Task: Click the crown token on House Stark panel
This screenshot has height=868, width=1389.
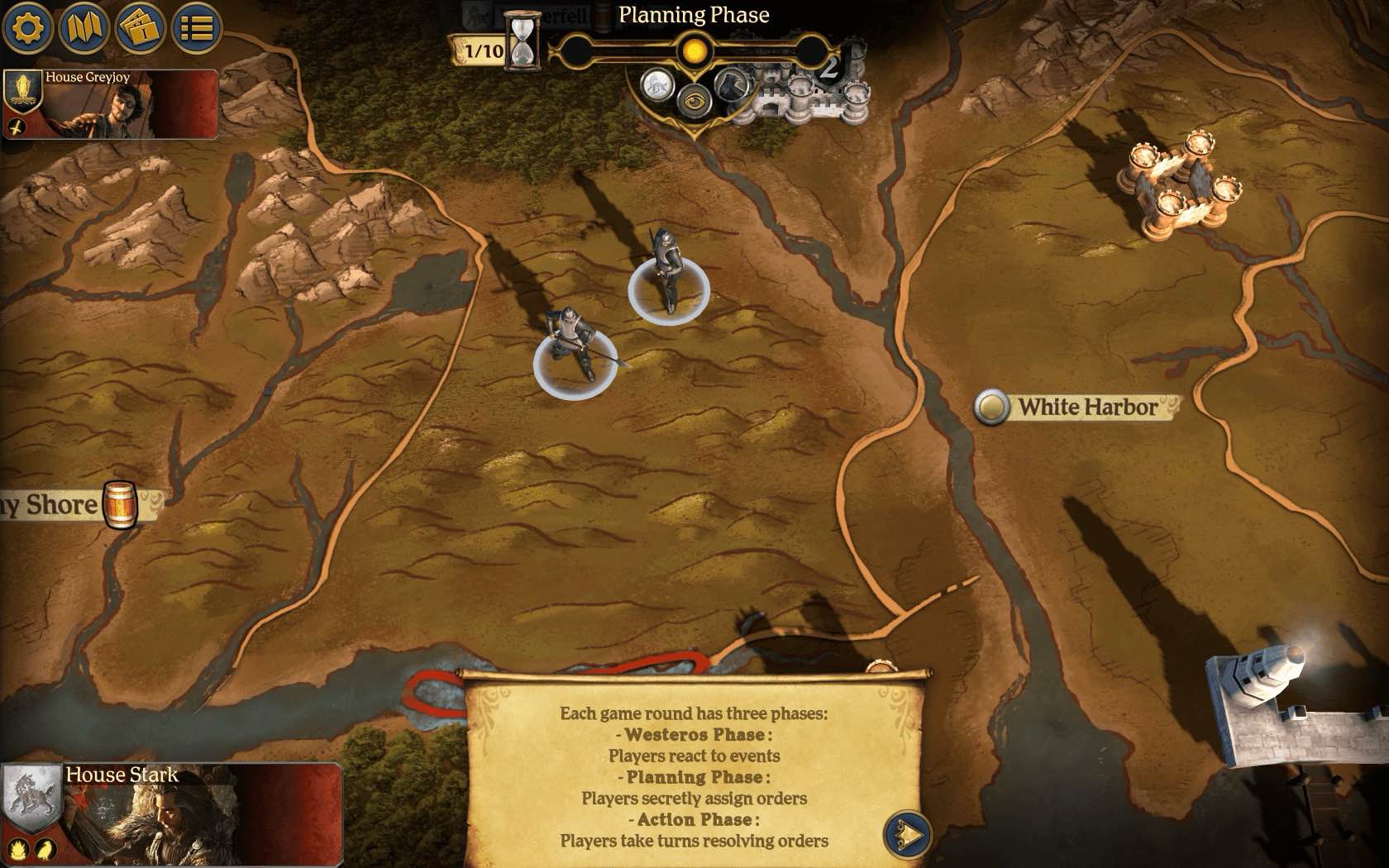Action: click(18, 848)
